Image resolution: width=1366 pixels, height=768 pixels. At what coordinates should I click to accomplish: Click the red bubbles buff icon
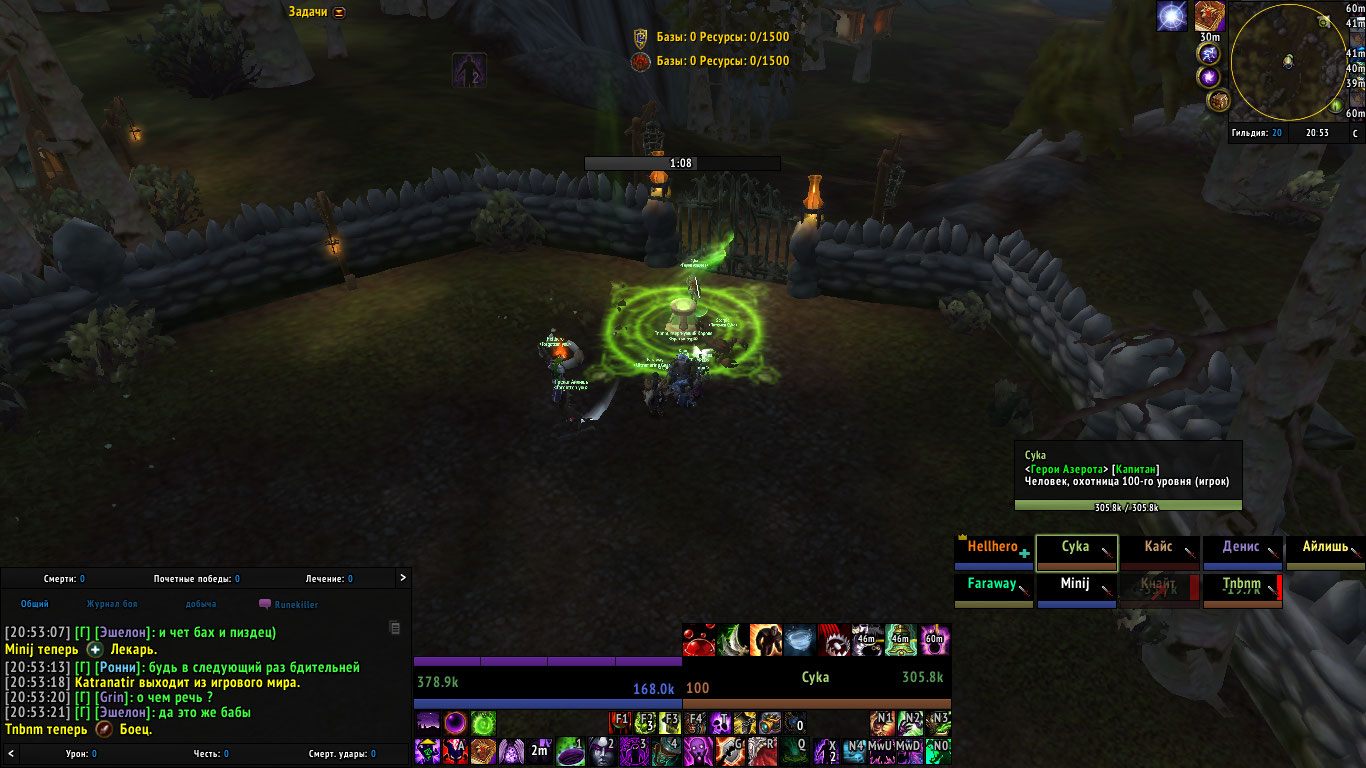699,640
